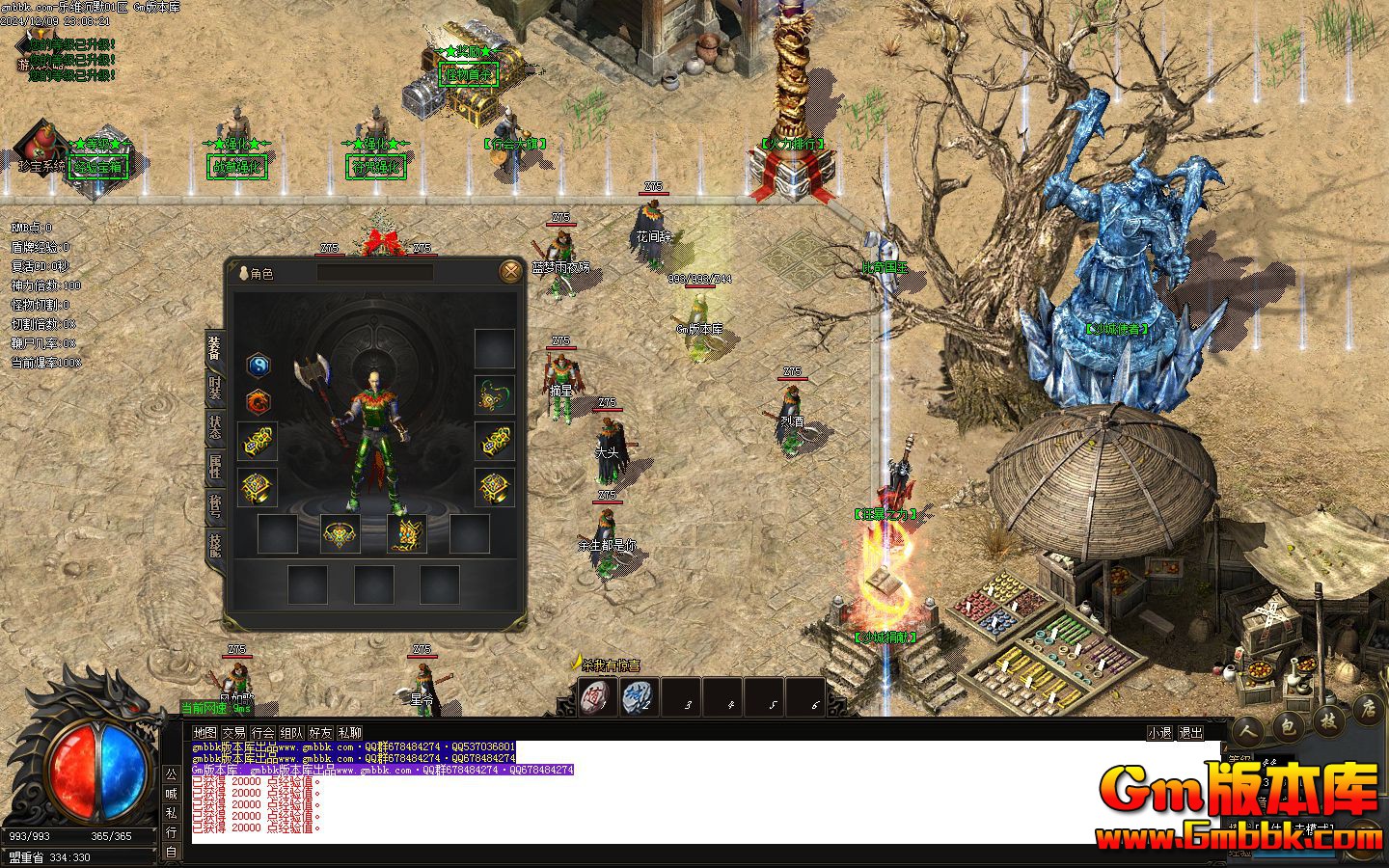
Task: Show the 属性 attributes tab
Action: click(214, 469)
